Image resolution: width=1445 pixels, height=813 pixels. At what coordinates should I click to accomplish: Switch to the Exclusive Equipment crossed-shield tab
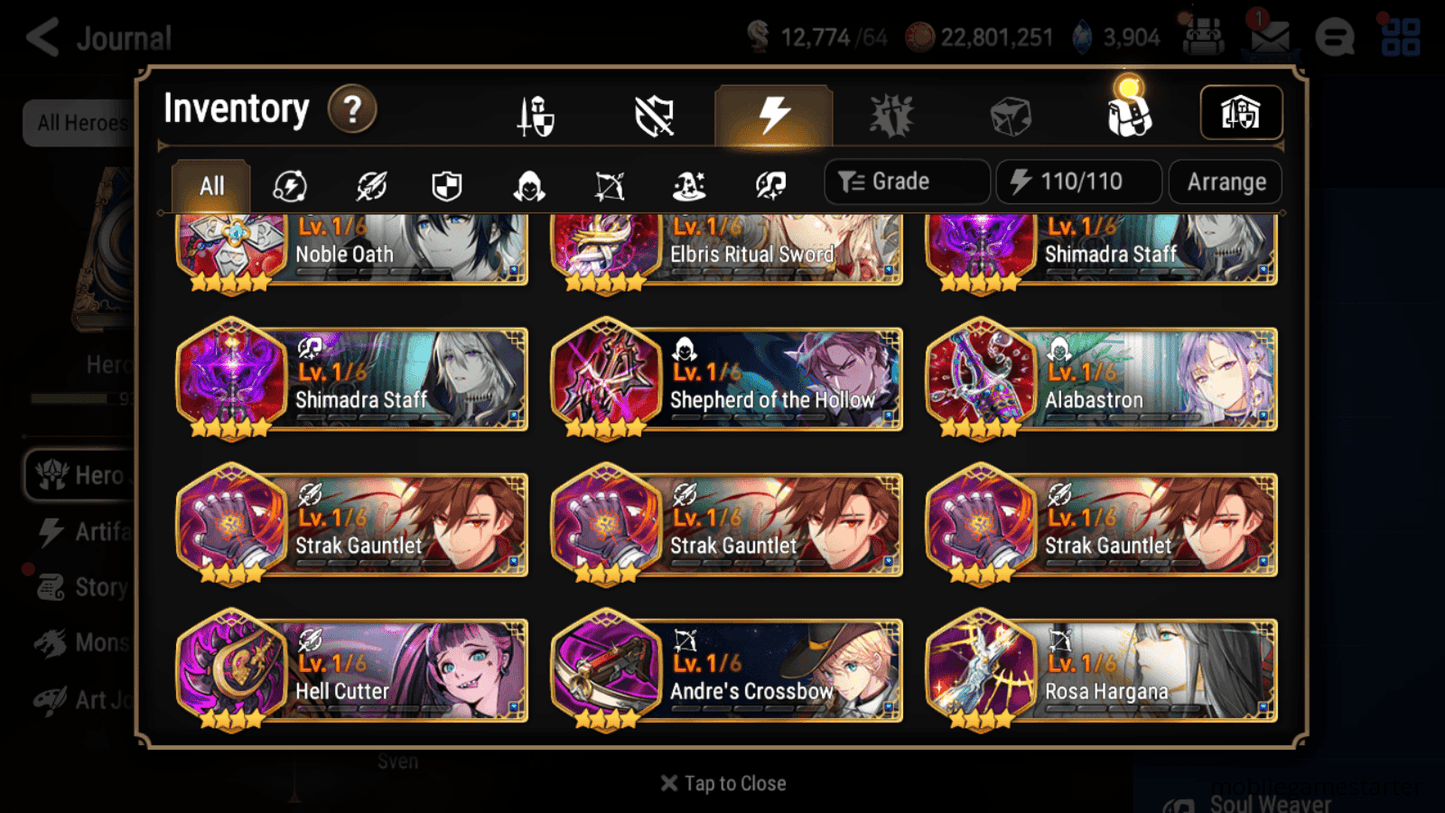655,114
